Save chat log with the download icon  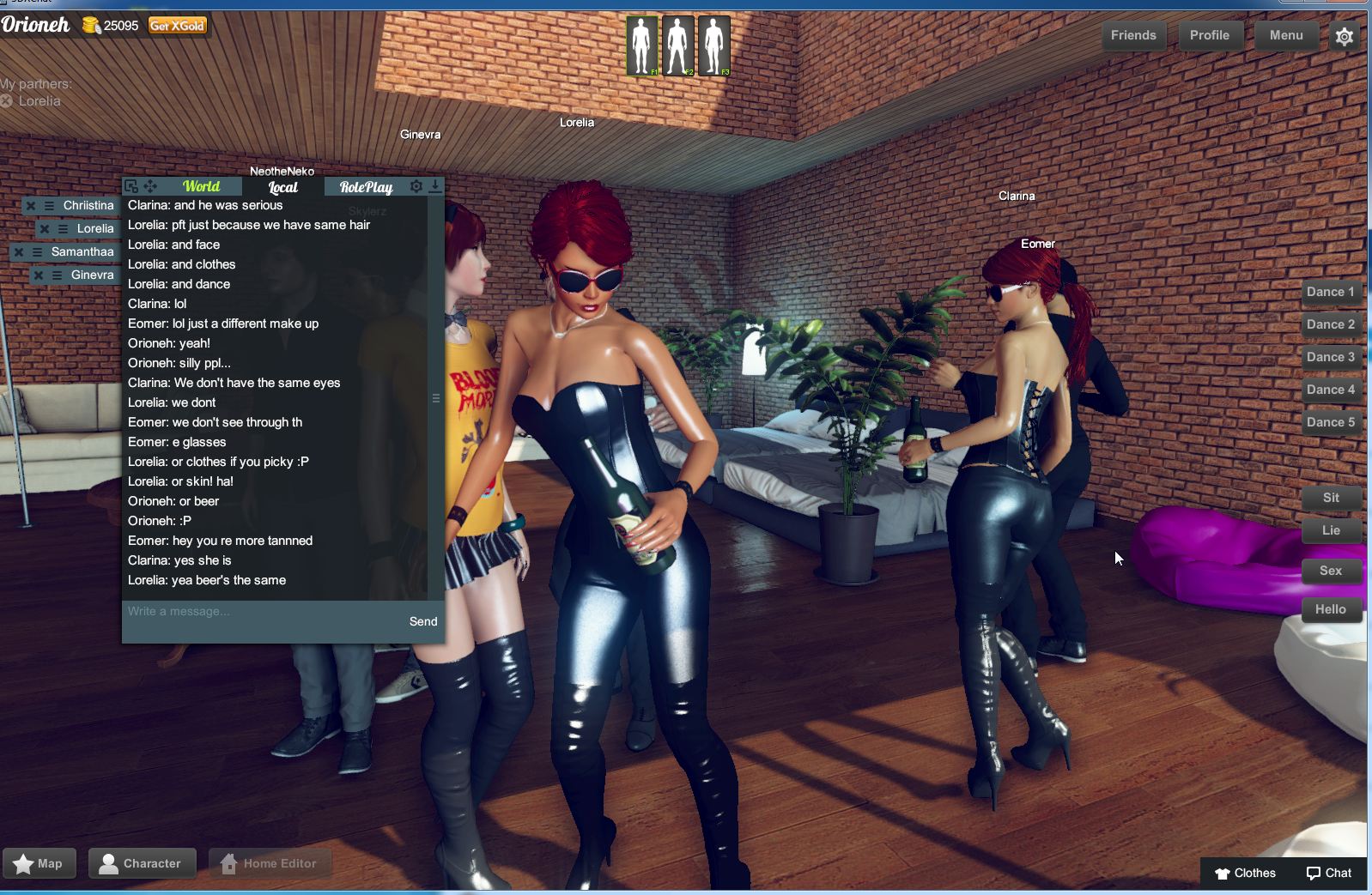[437, 186]
